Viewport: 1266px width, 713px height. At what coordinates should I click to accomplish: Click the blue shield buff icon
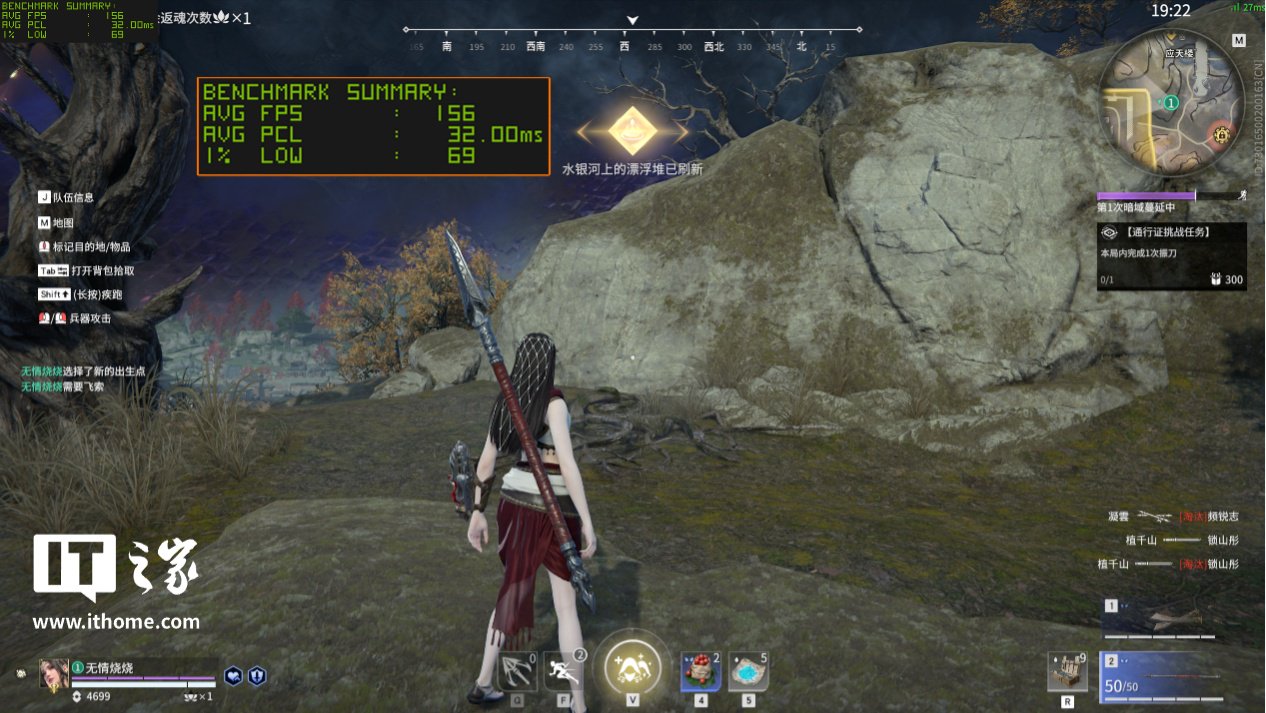pyautogui.click(x=257, y=676)
